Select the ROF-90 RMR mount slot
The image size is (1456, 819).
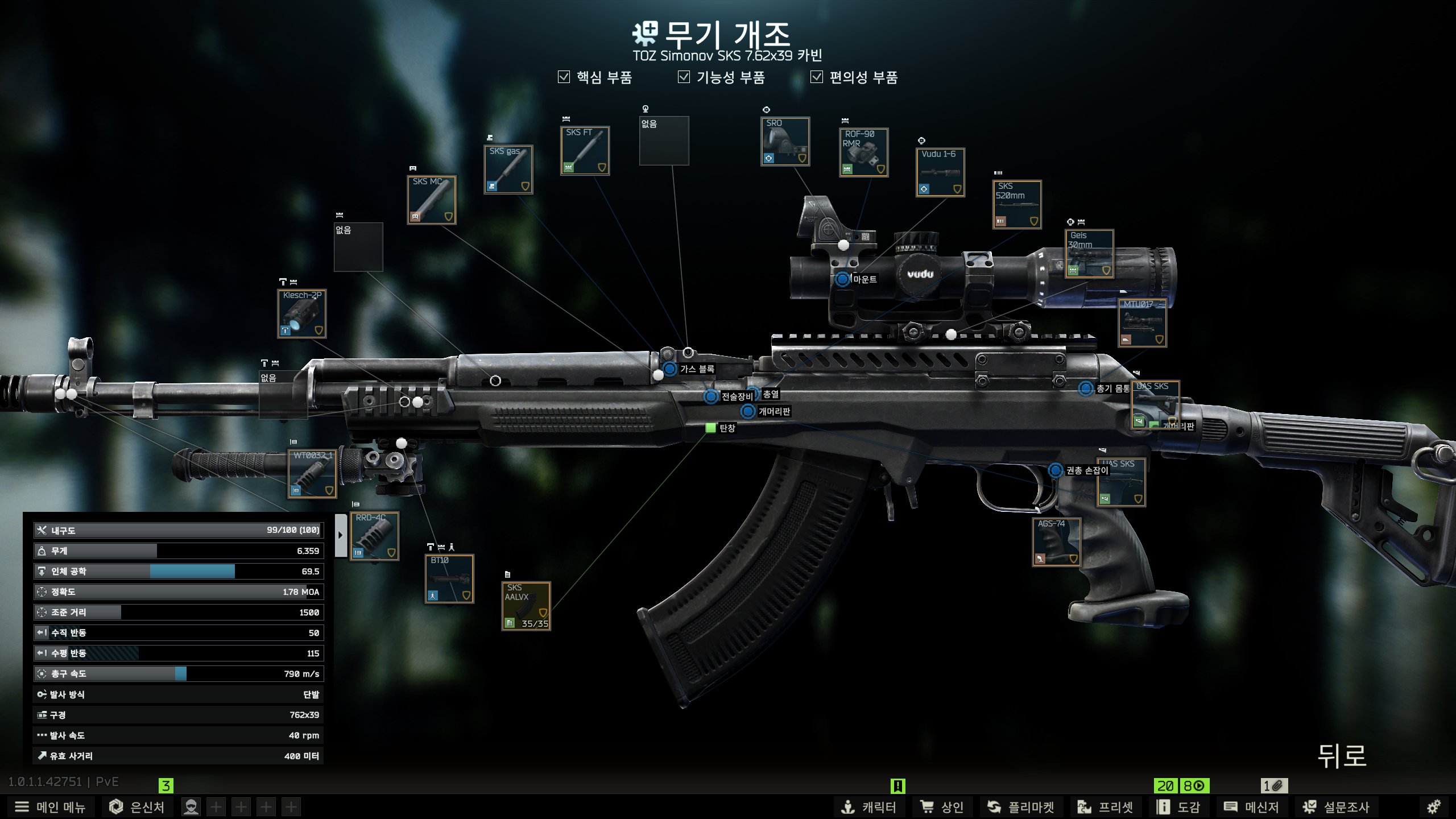point(863,152)
